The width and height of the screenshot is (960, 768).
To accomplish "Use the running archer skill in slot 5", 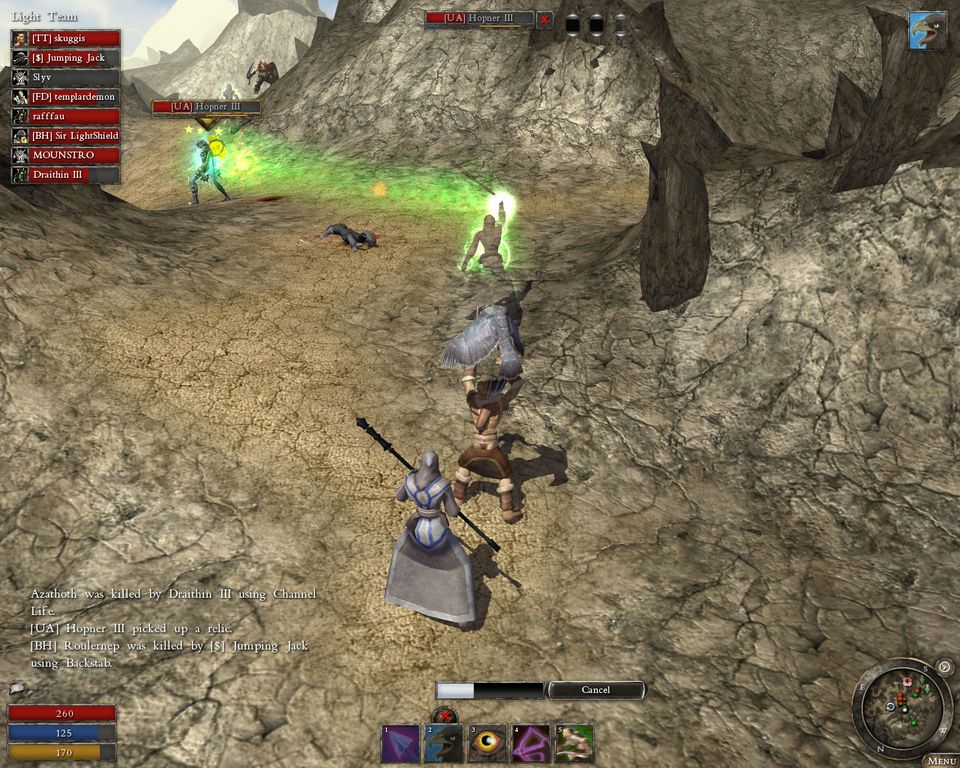I will pyautogui.click(x=575, y=744).
